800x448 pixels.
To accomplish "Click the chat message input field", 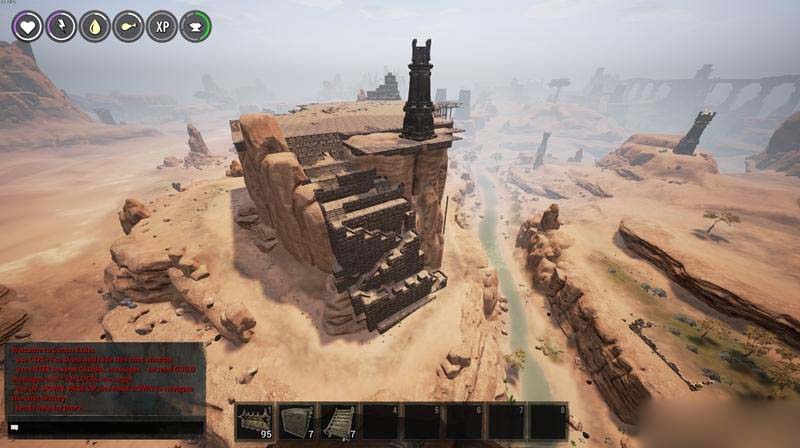I will coord(105,427).
